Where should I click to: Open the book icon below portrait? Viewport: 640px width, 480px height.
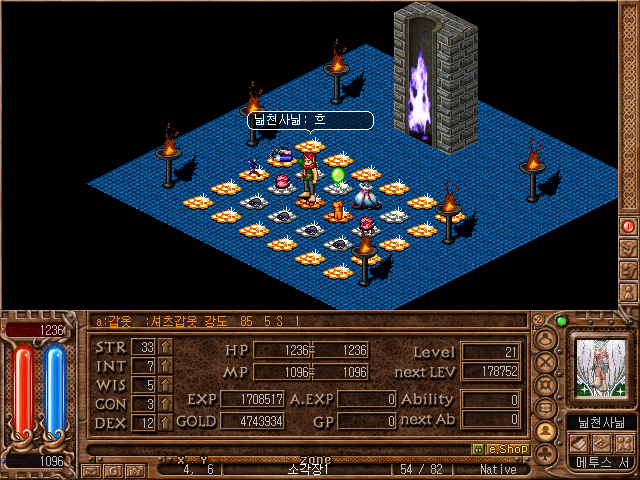coord(580,443)
